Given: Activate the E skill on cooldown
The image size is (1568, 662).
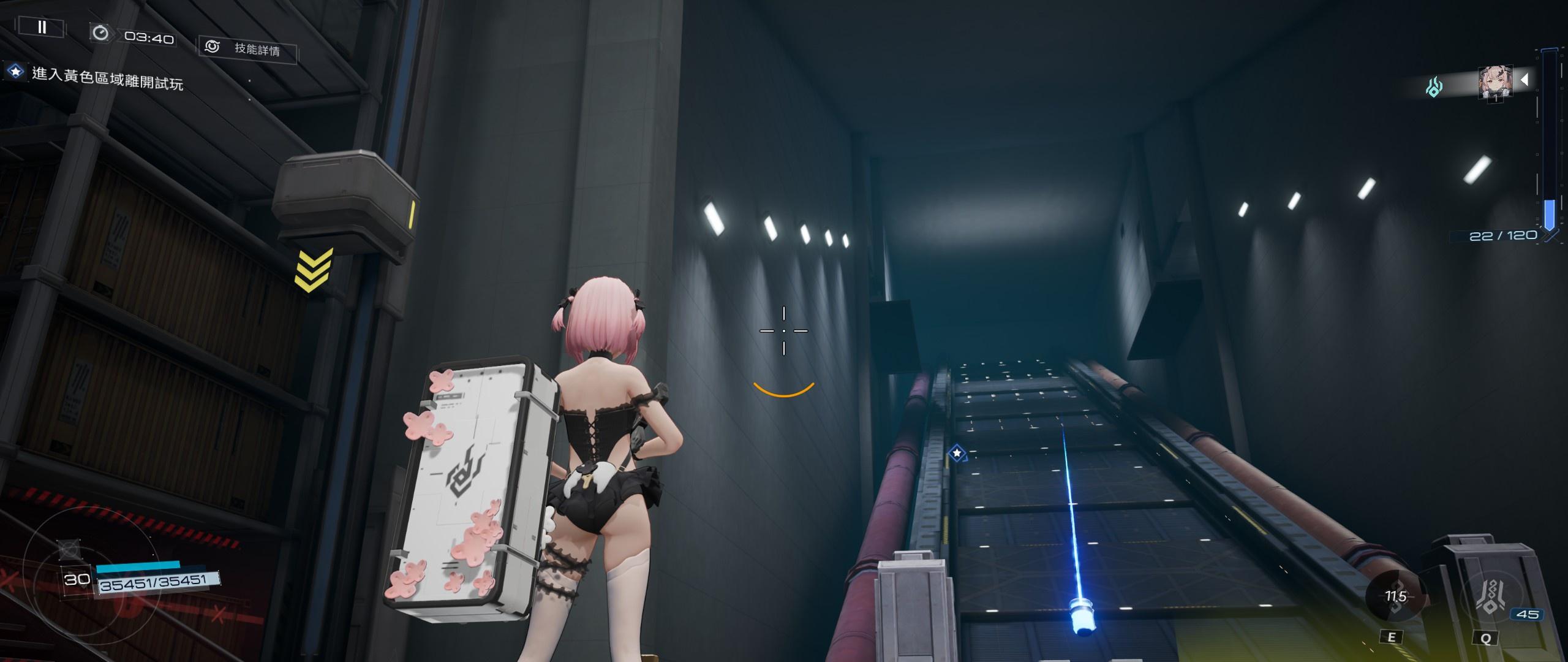Looking at the screenshot, I should [x=1396, y=596].
